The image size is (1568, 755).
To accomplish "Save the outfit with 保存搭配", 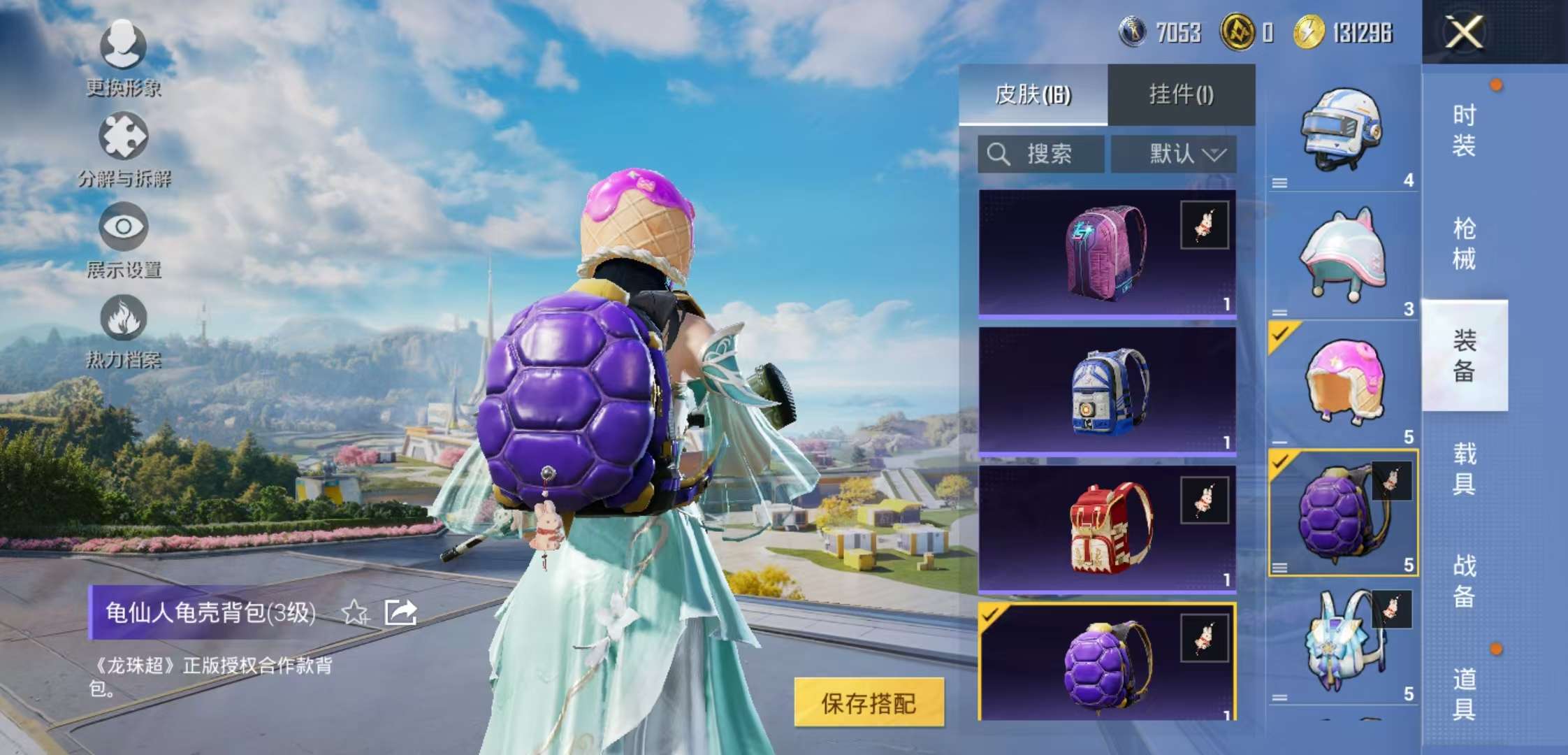I will click(x=869, y=703).
